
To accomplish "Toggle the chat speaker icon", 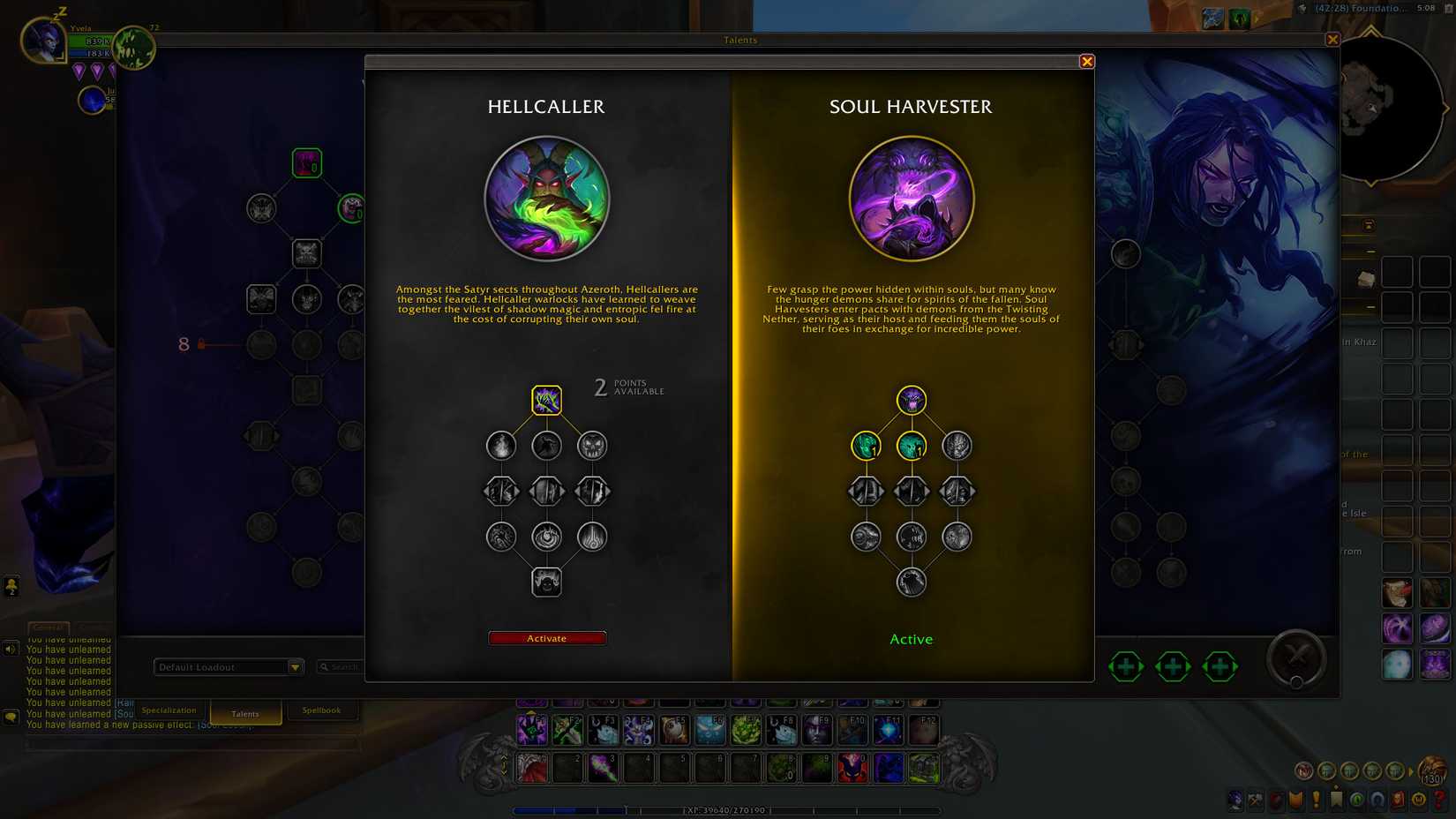I will point(11,647).
